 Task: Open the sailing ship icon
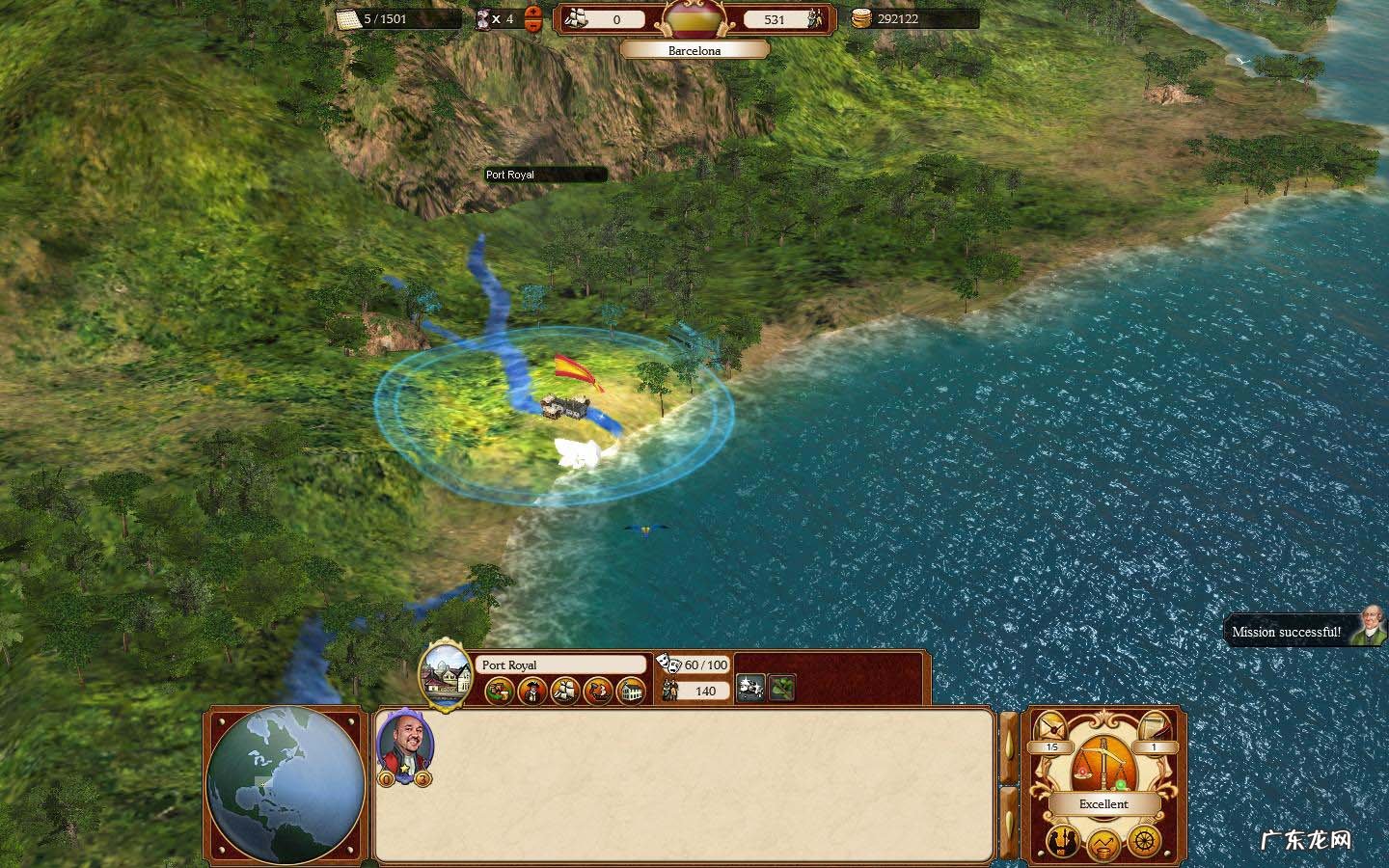point(565,691)
